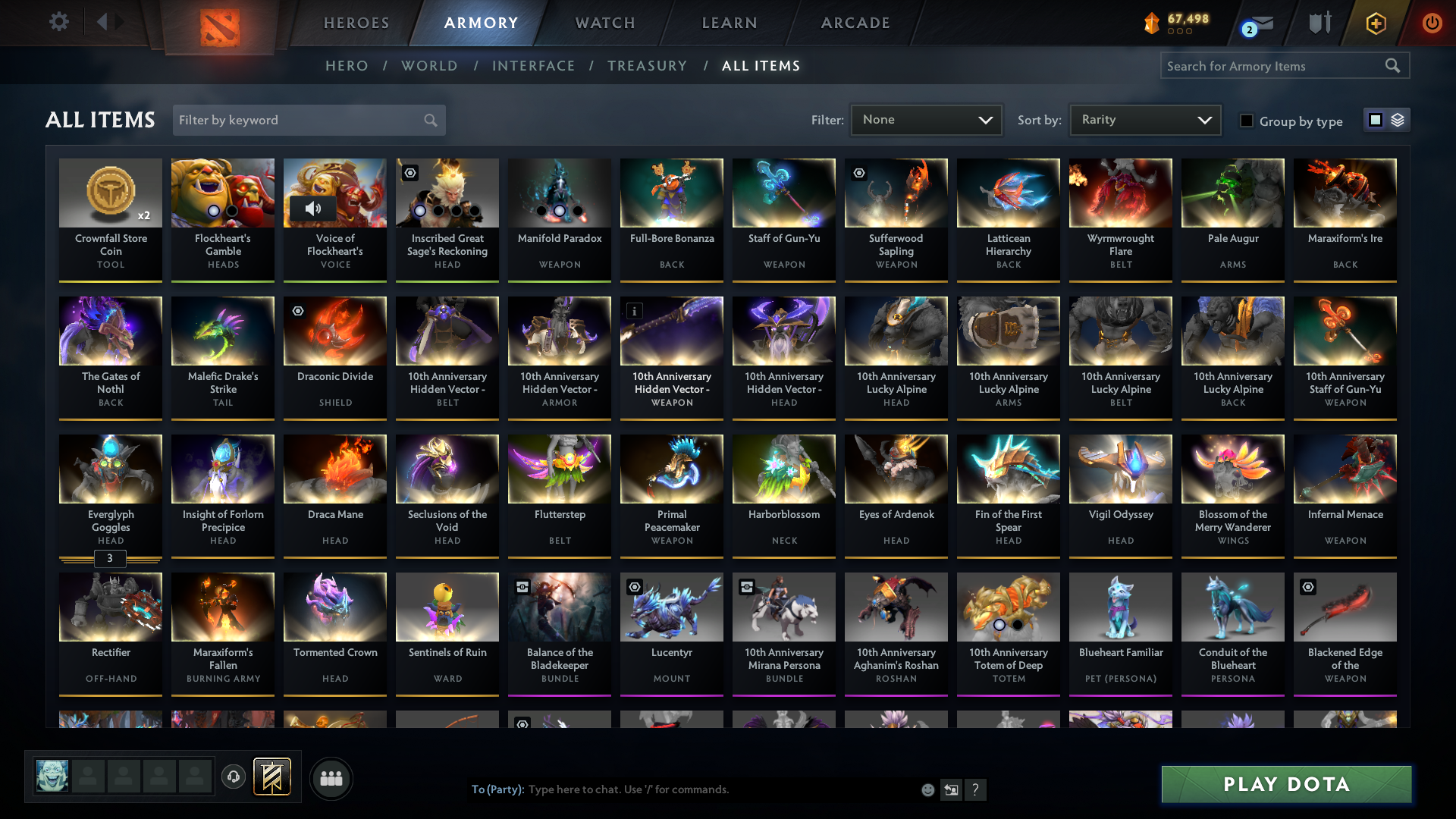Open the friends list icon near the chat
The width and height of the screenshot is (1456, 819).
pyautogui.click(x=331, y=778)
